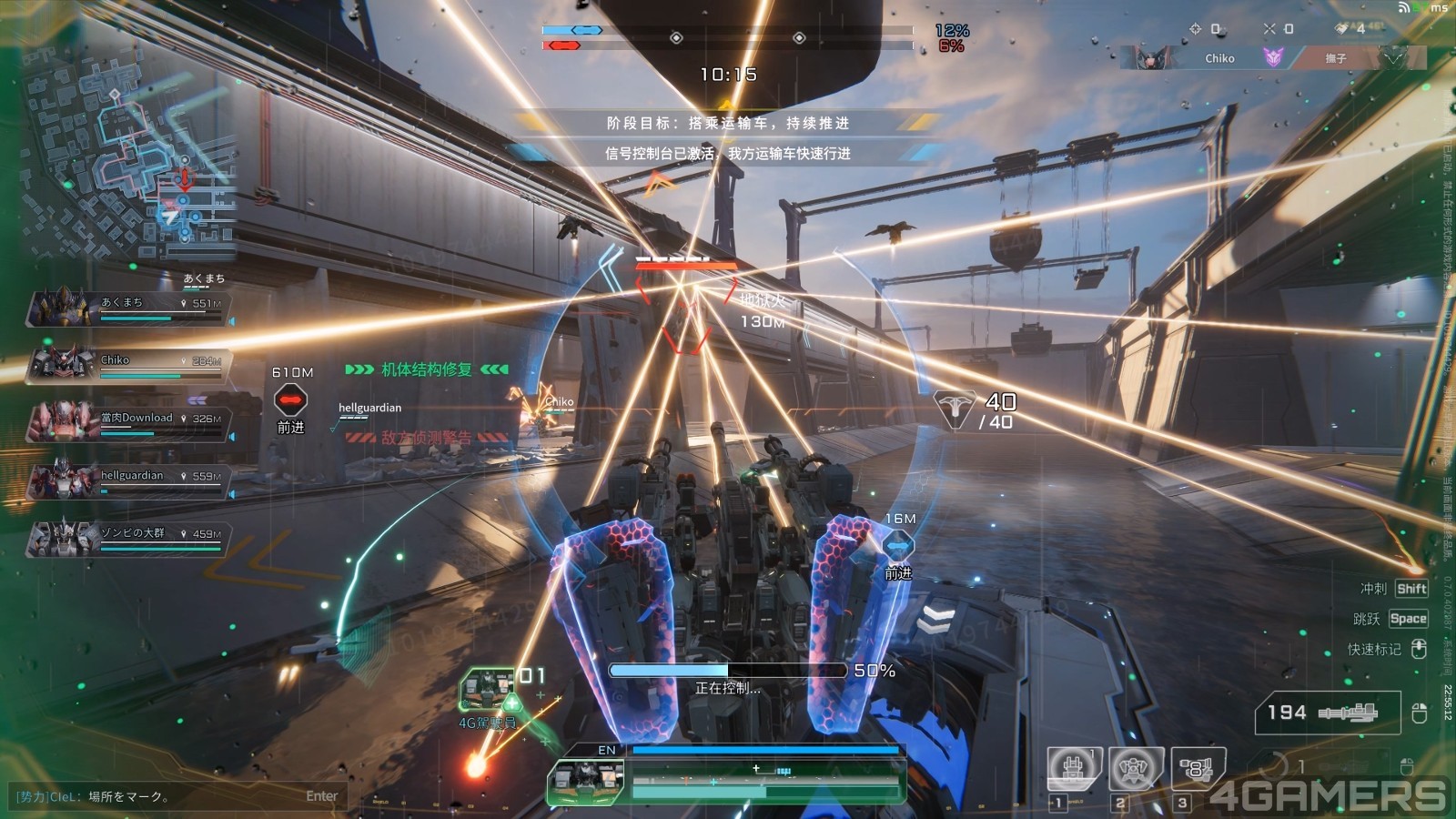Click the 4G pilot mech icon
The width and height of the screenshot is (1456, 819).
click(487, 690)
